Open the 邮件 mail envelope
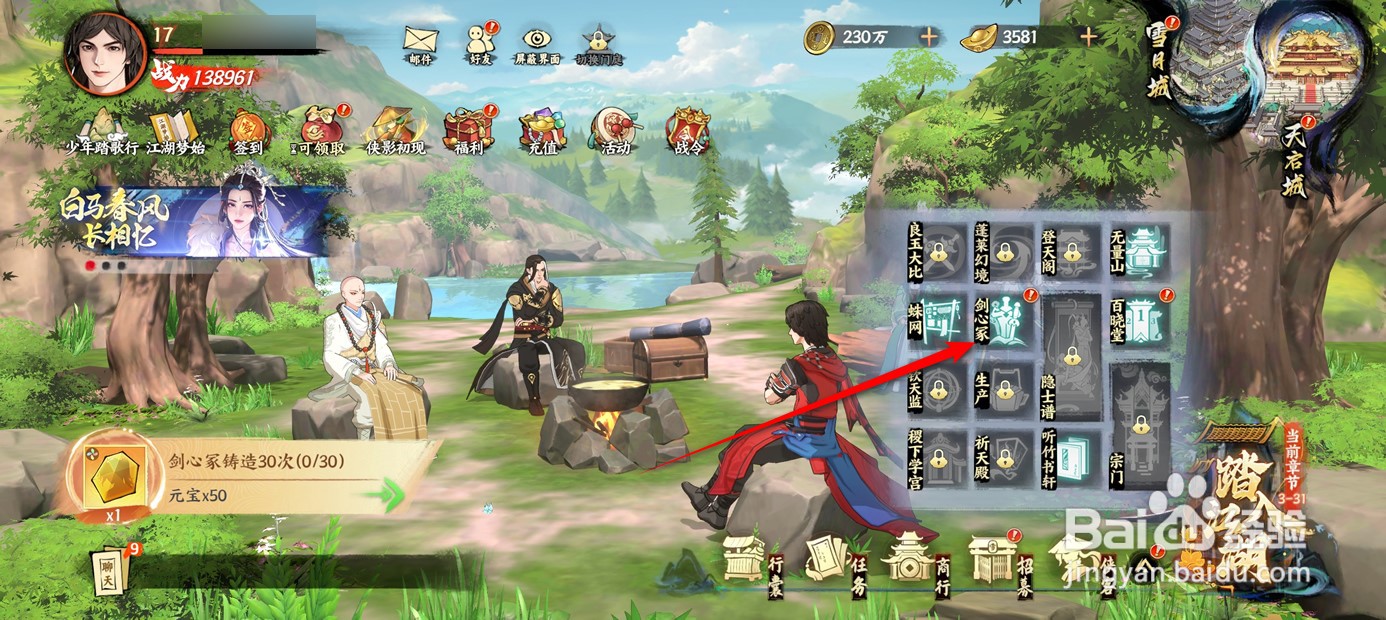 [420, 41]
